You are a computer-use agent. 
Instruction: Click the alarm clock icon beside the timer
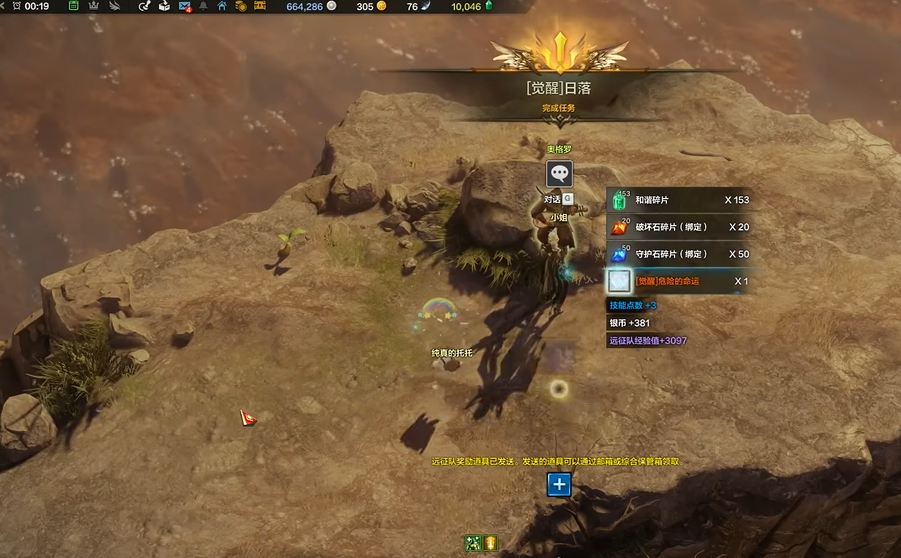coord(16,6)
